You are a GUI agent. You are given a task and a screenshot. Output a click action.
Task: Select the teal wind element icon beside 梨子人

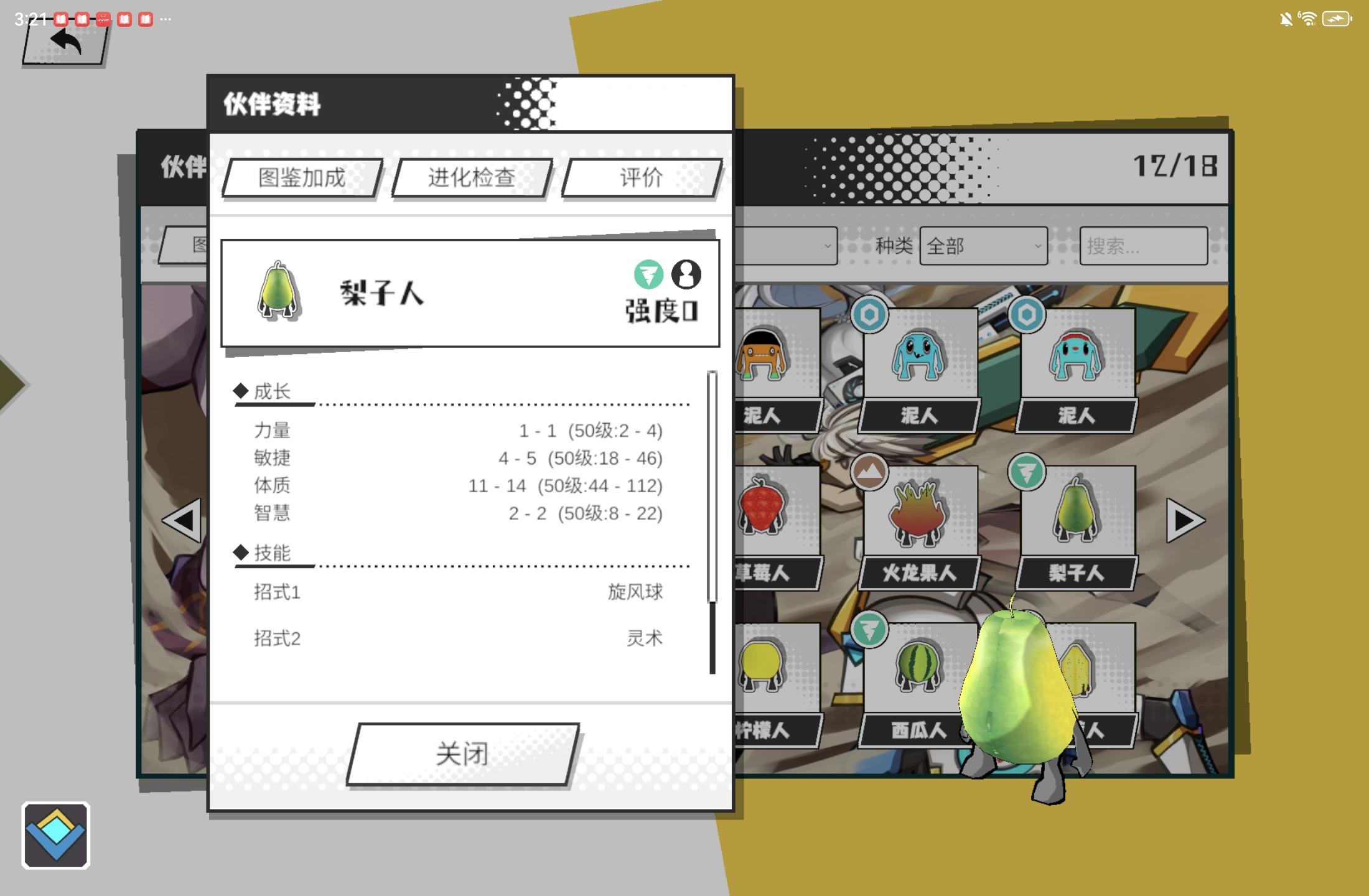649,276
